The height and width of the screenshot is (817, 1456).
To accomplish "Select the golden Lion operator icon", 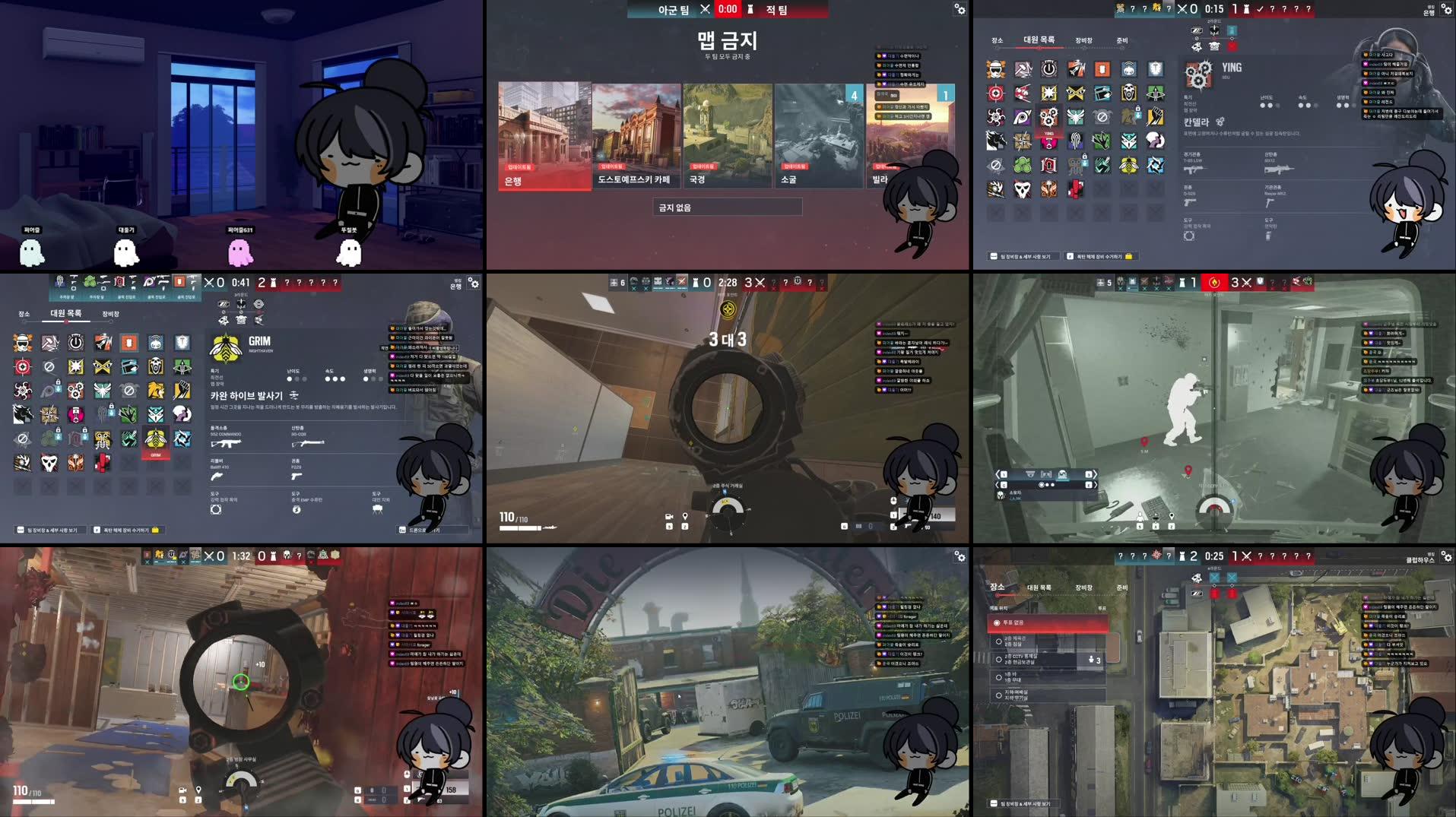I will click(x=155, y=390).
